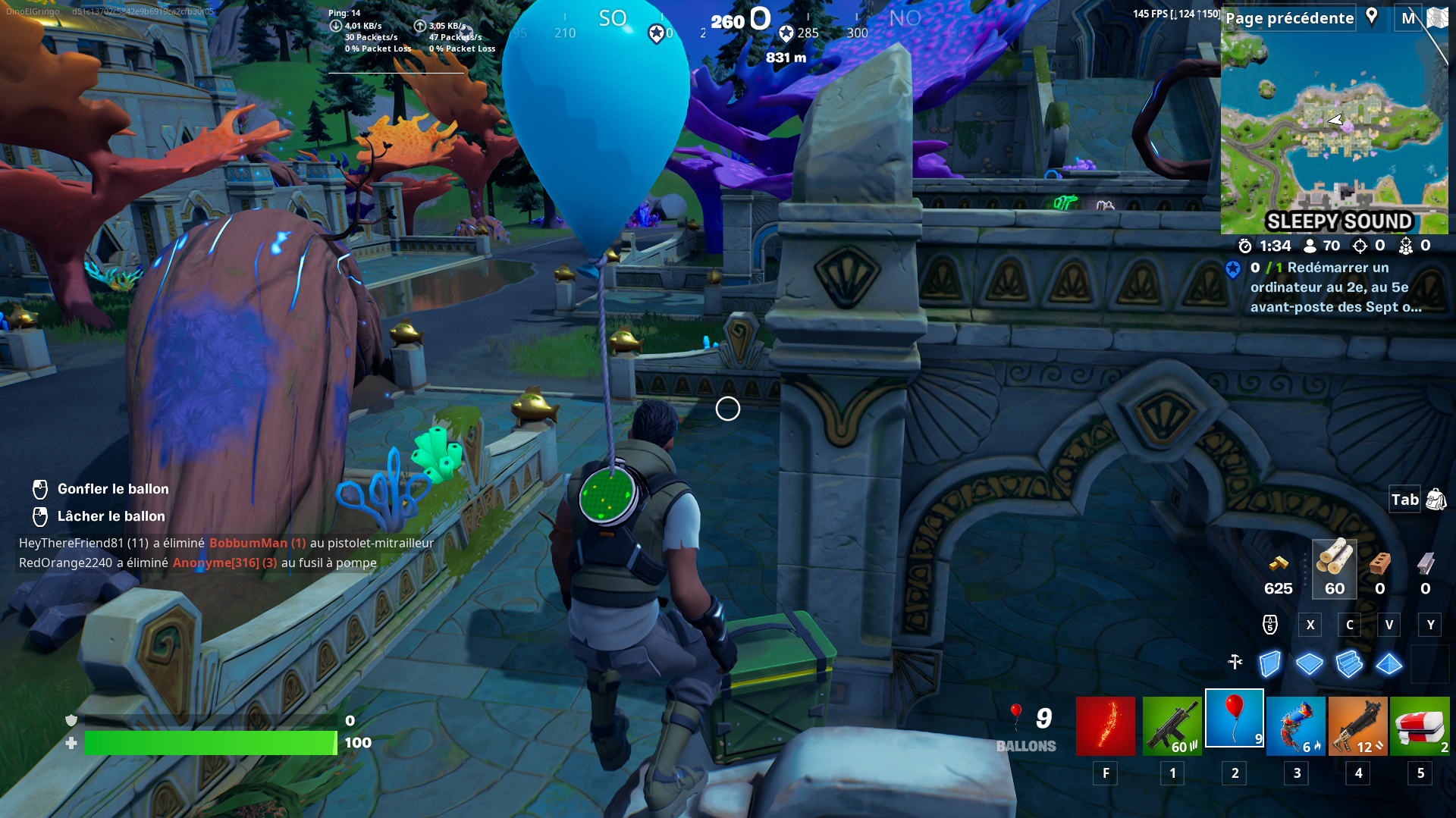Click the Lâcher le ballon prompt
Screen dimensions: 1456x818
coord(111,516)
